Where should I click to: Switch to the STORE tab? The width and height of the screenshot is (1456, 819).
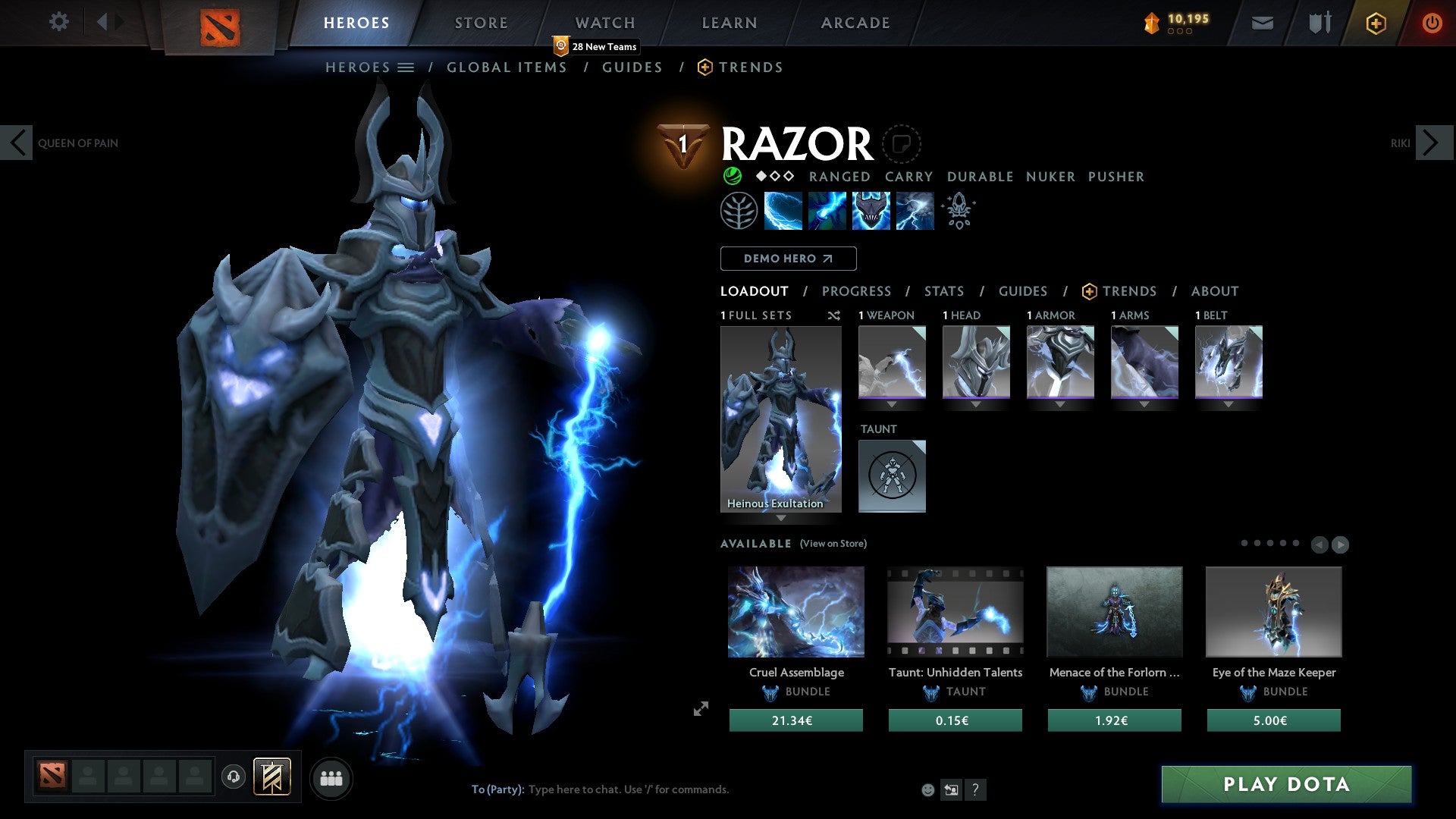click(x=481, y=23)
